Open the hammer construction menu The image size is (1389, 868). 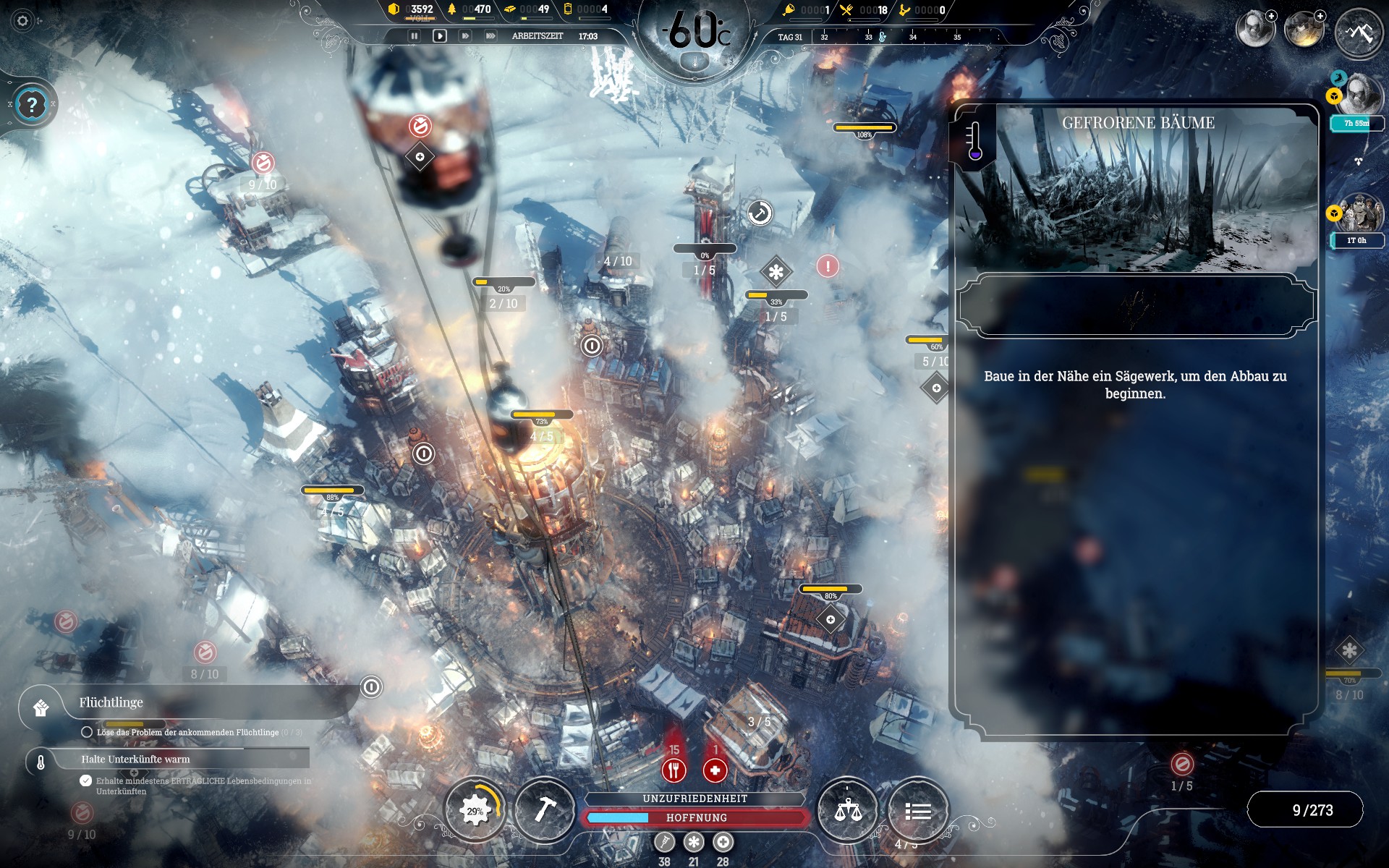(x=544, y=810)
